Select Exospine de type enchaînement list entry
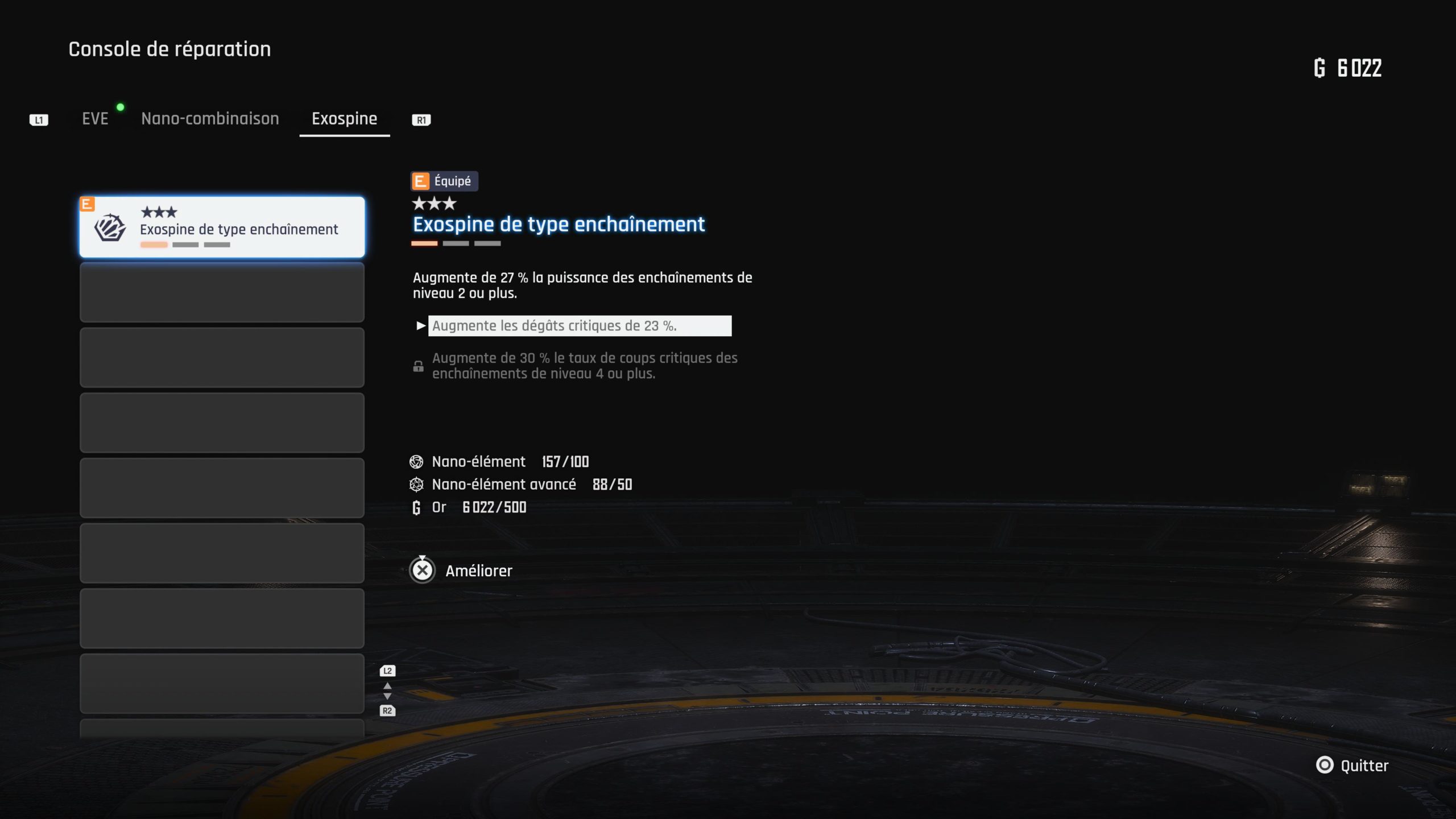Screen dimensions: 1456x819 coord(222,227)
